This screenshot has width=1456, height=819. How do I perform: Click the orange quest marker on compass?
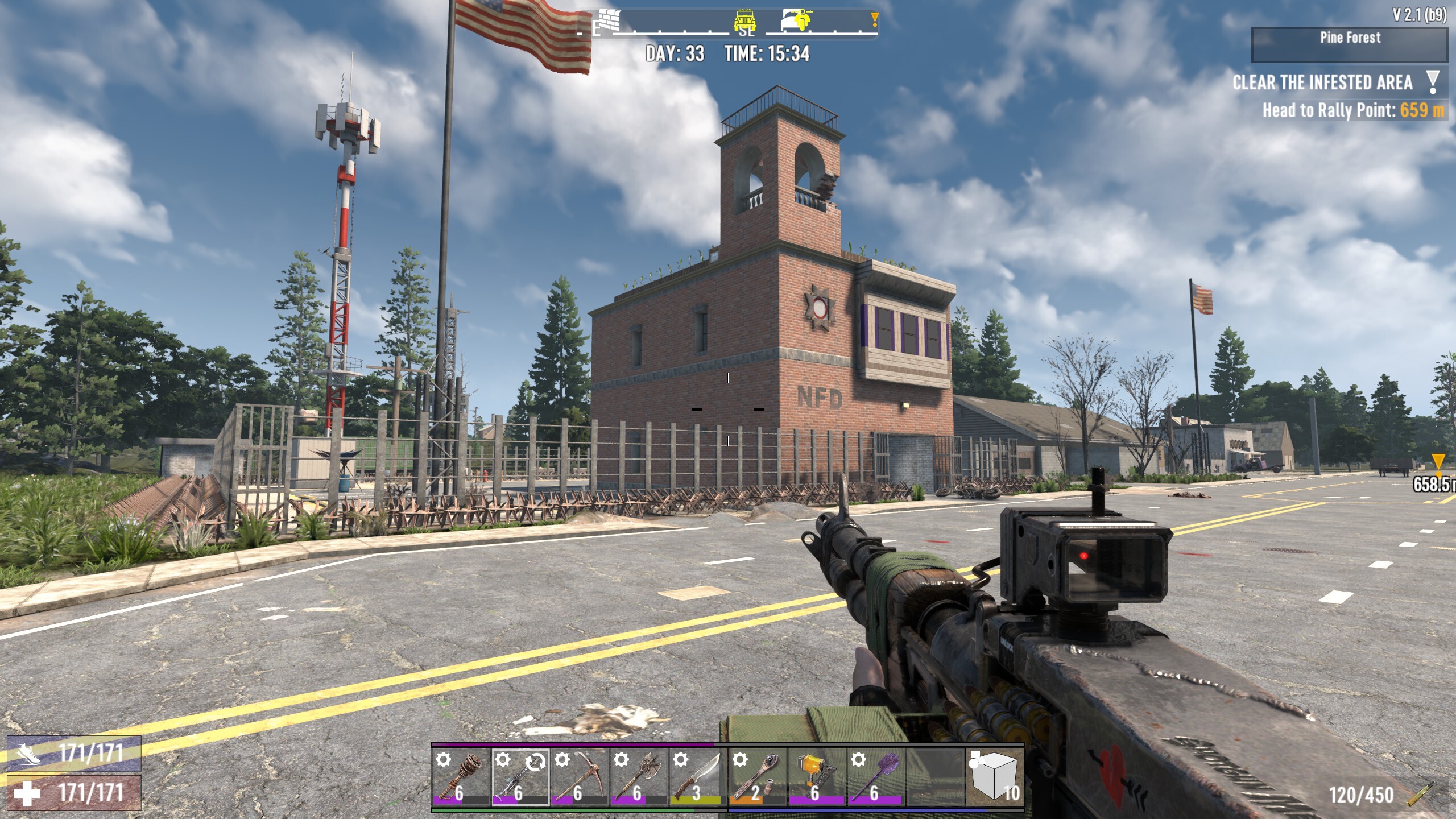874,20
